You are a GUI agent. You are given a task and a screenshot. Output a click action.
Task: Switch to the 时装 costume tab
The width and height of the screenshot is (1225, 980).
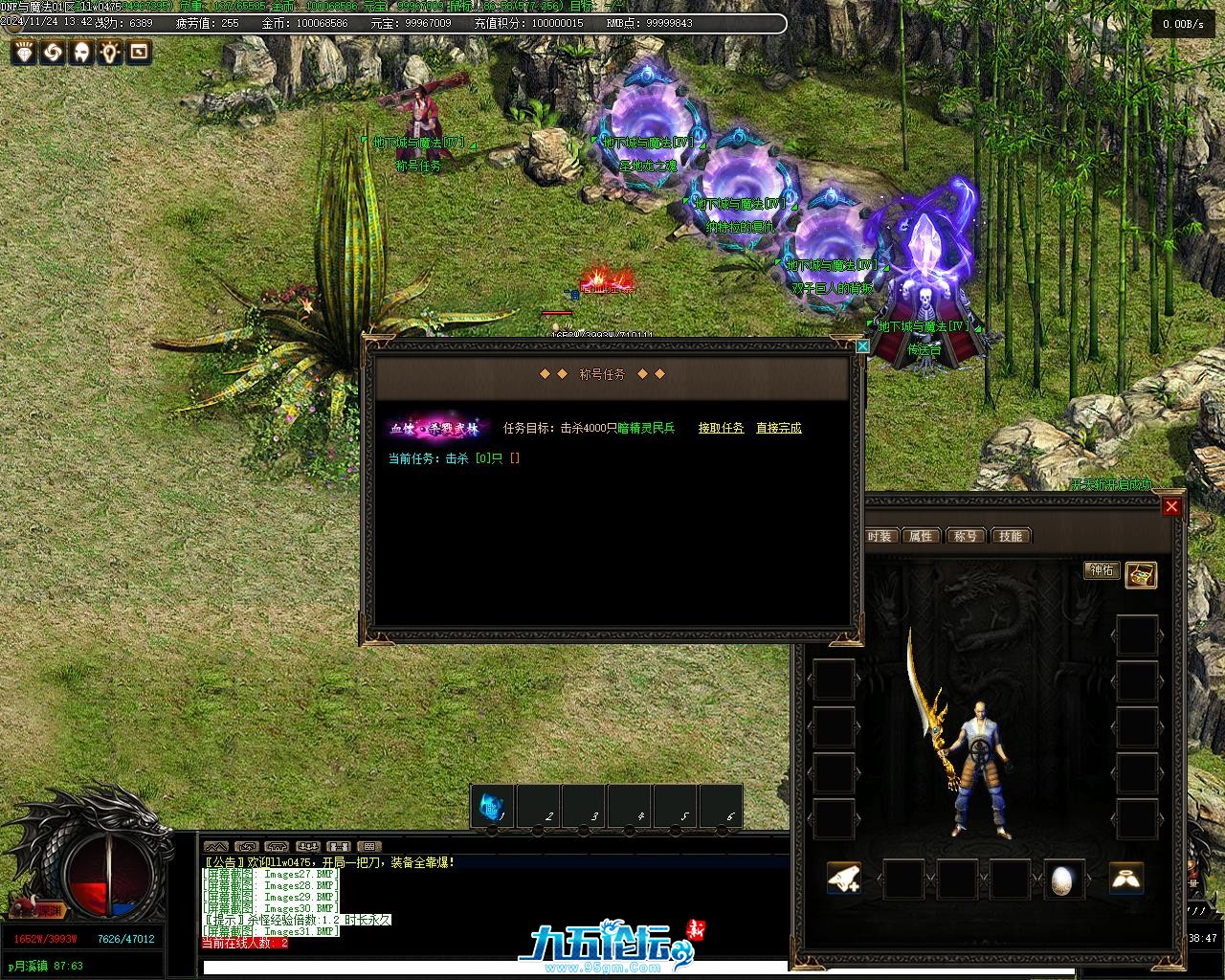click(879, 536)
